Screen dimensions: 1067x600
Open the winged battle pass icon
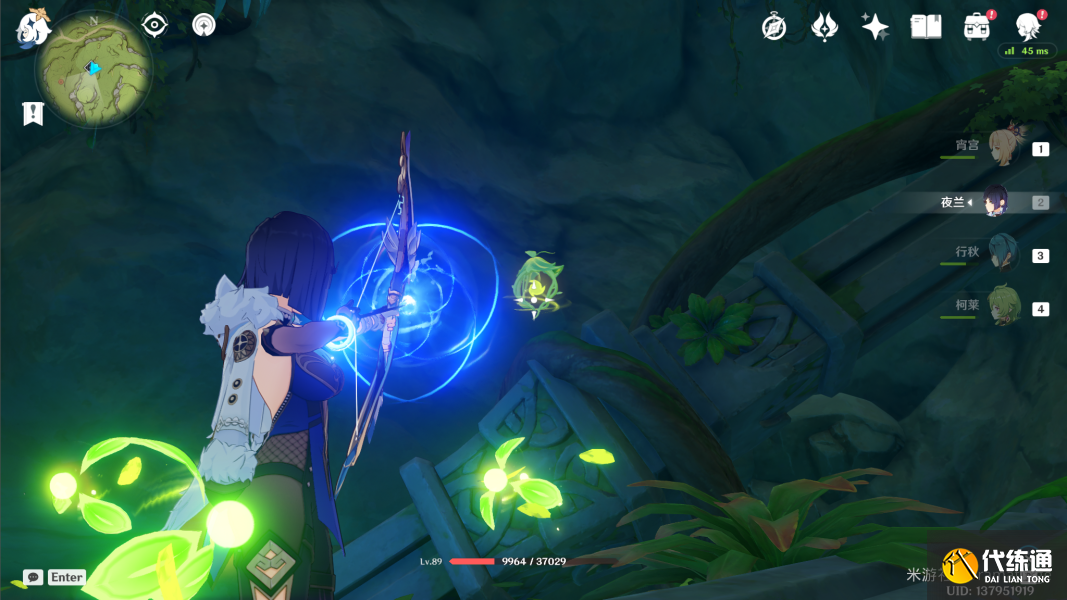click(x=824, y=27)
